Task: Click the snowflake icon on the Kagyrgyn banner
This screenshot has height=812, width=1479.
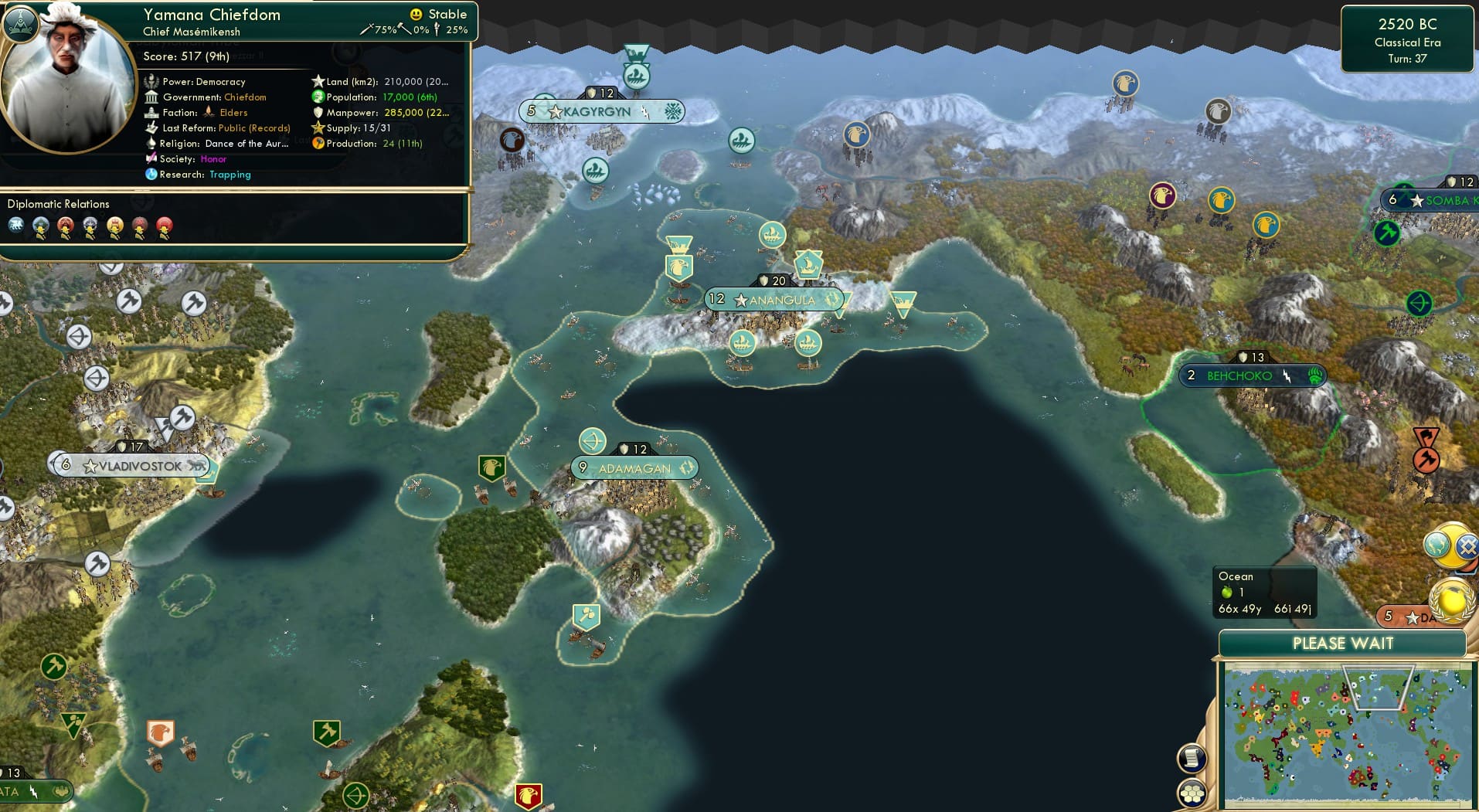Action: 673,111
